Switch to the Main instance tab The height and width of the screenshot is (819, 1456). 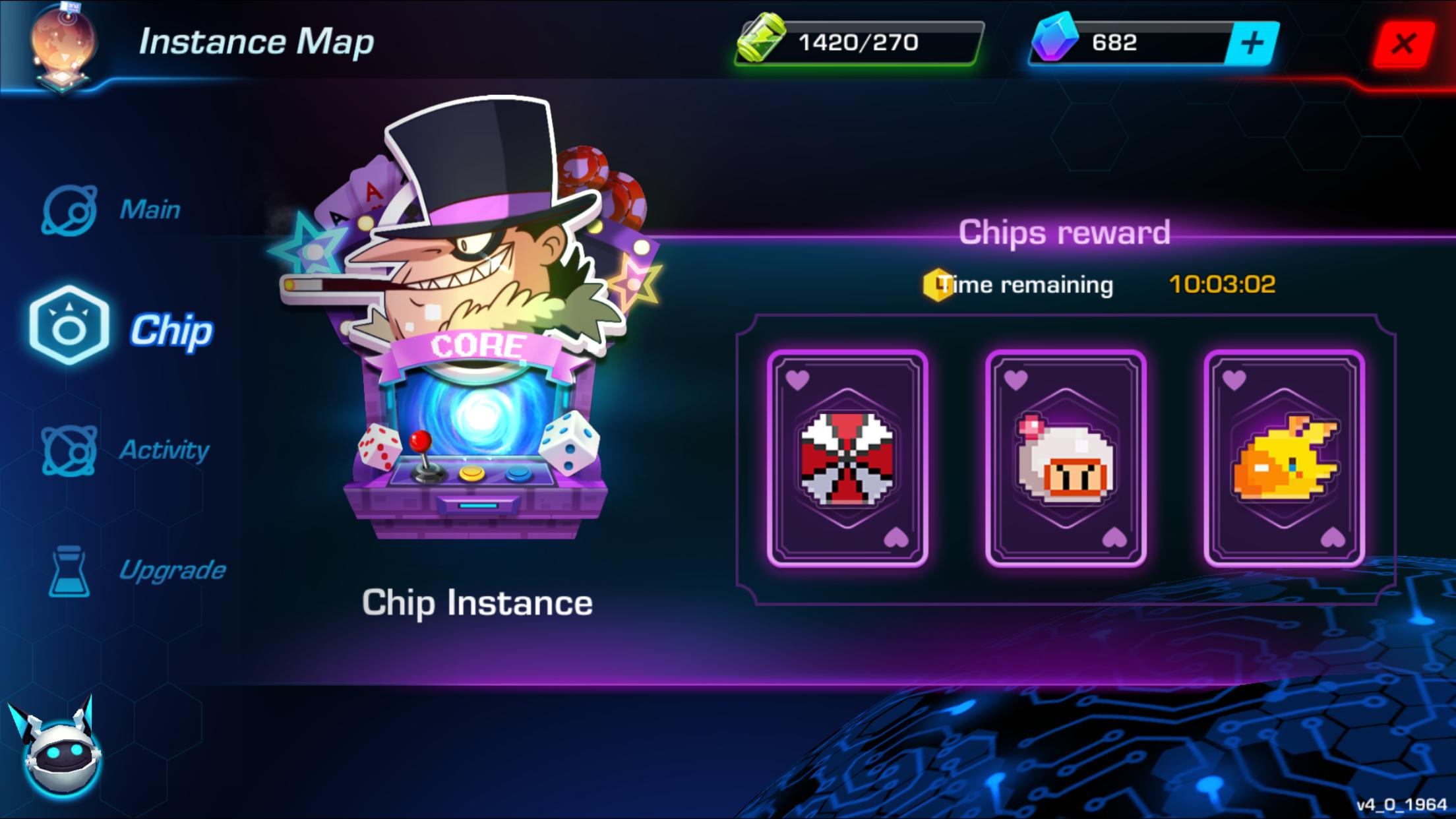tap(112, 210)
